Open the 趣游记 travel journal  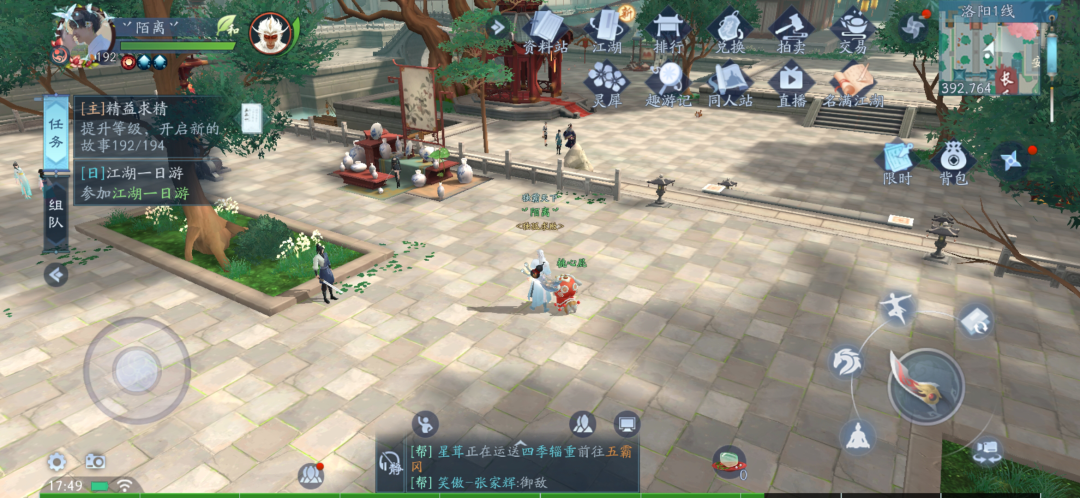point(668,82)
